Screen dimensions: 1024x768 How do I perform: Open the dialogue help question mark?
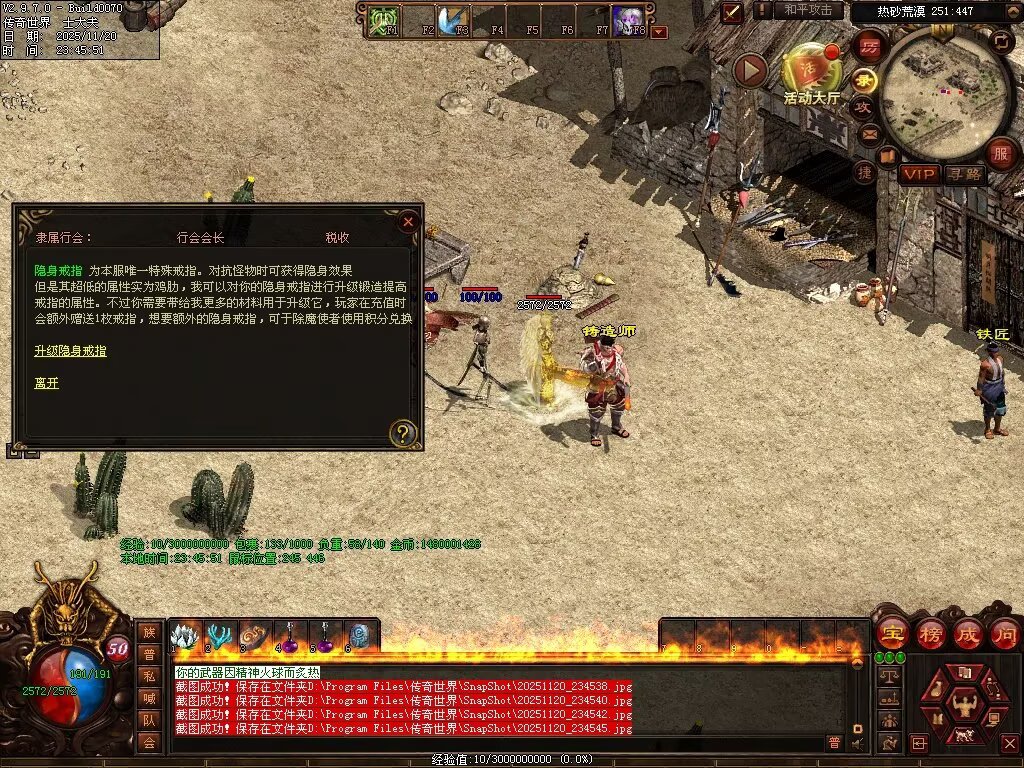click(403, 433)
